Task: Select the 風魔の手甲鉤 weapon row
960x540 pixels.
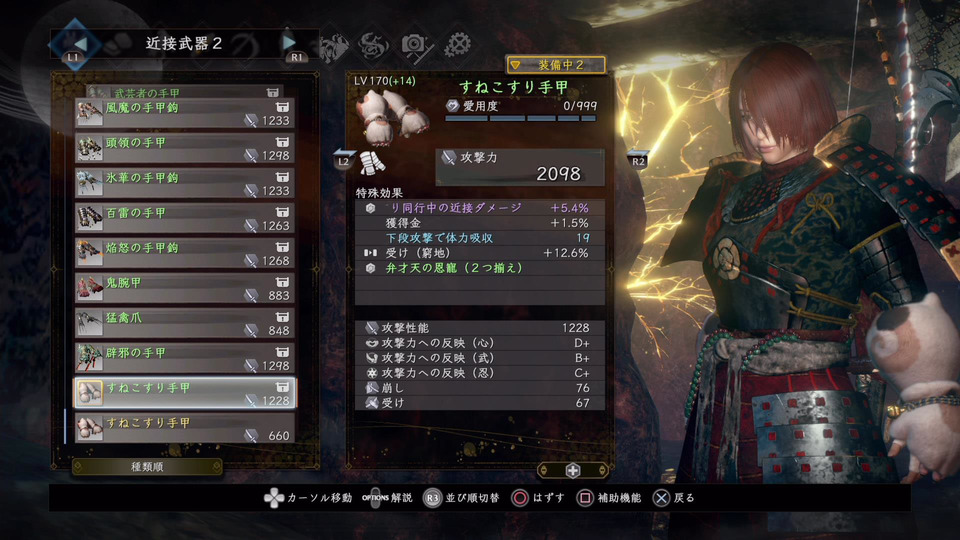Action: [x=185, y=114]
